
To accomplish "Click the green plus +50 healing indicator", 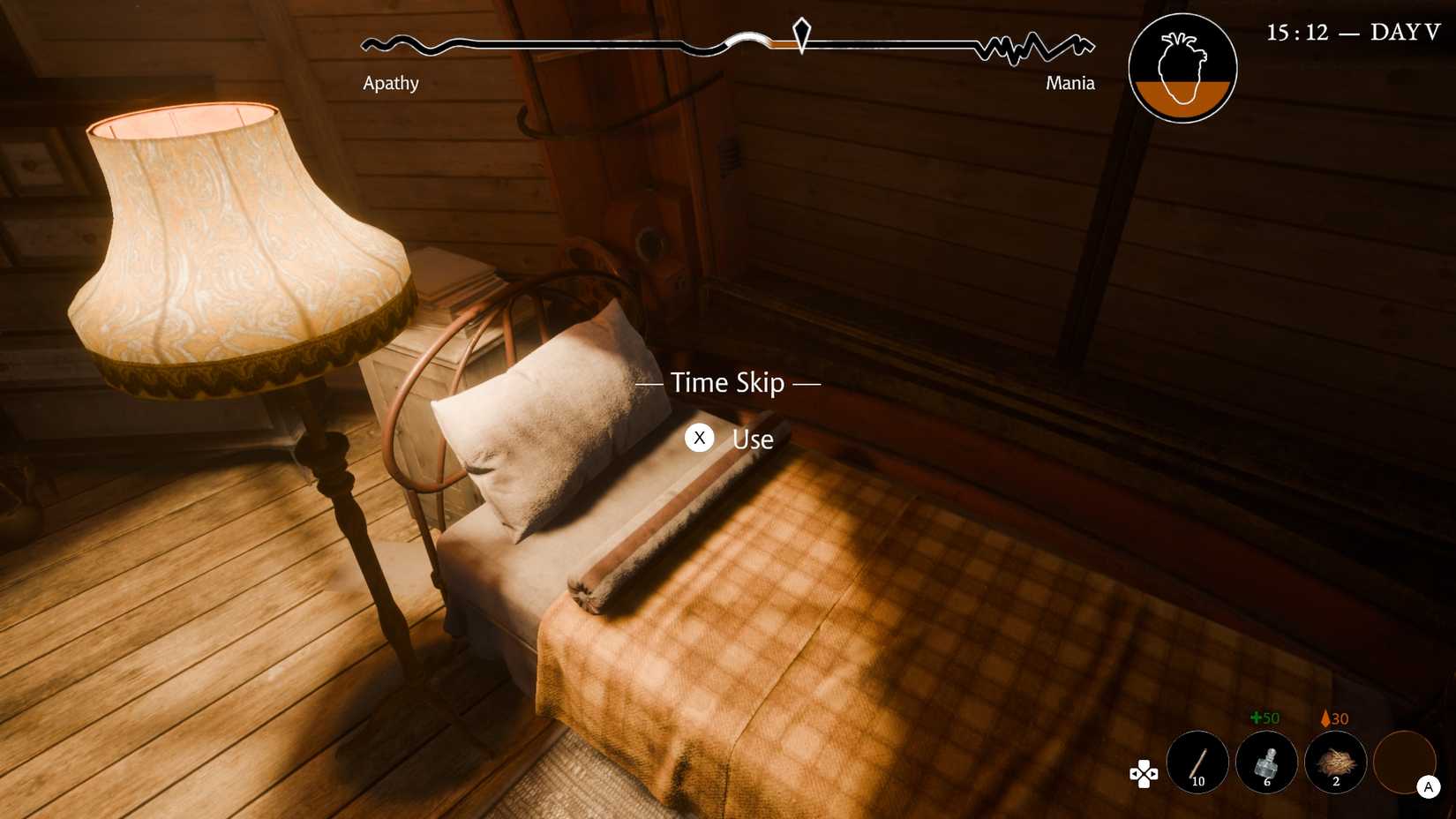I will (1265, 718).
